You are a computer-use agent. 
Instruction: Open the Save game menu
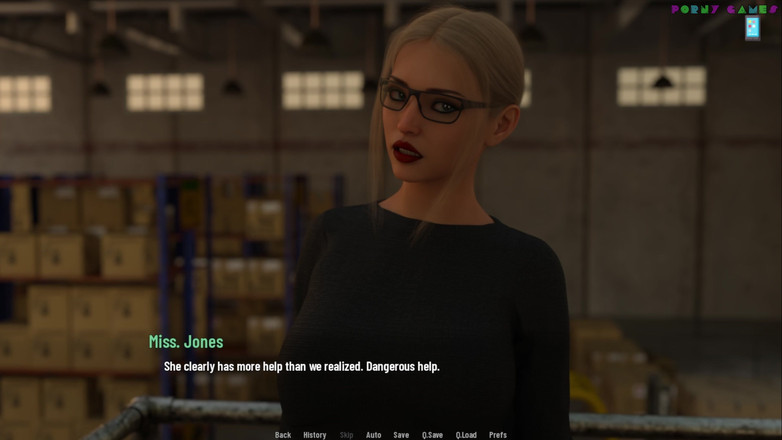[401, 435]
